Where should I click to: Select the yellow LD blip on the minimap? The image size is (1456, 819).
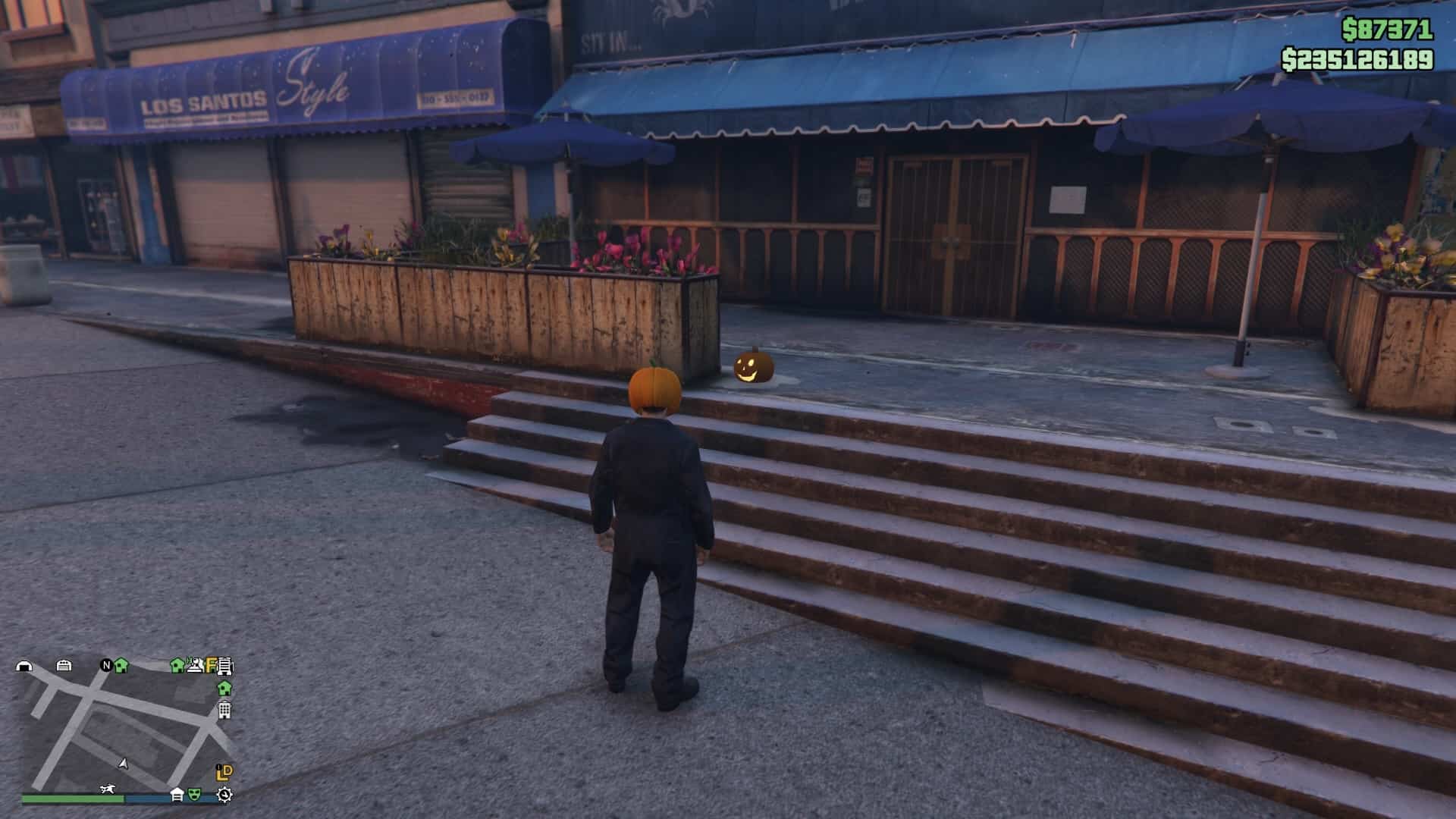click(224, 772)
